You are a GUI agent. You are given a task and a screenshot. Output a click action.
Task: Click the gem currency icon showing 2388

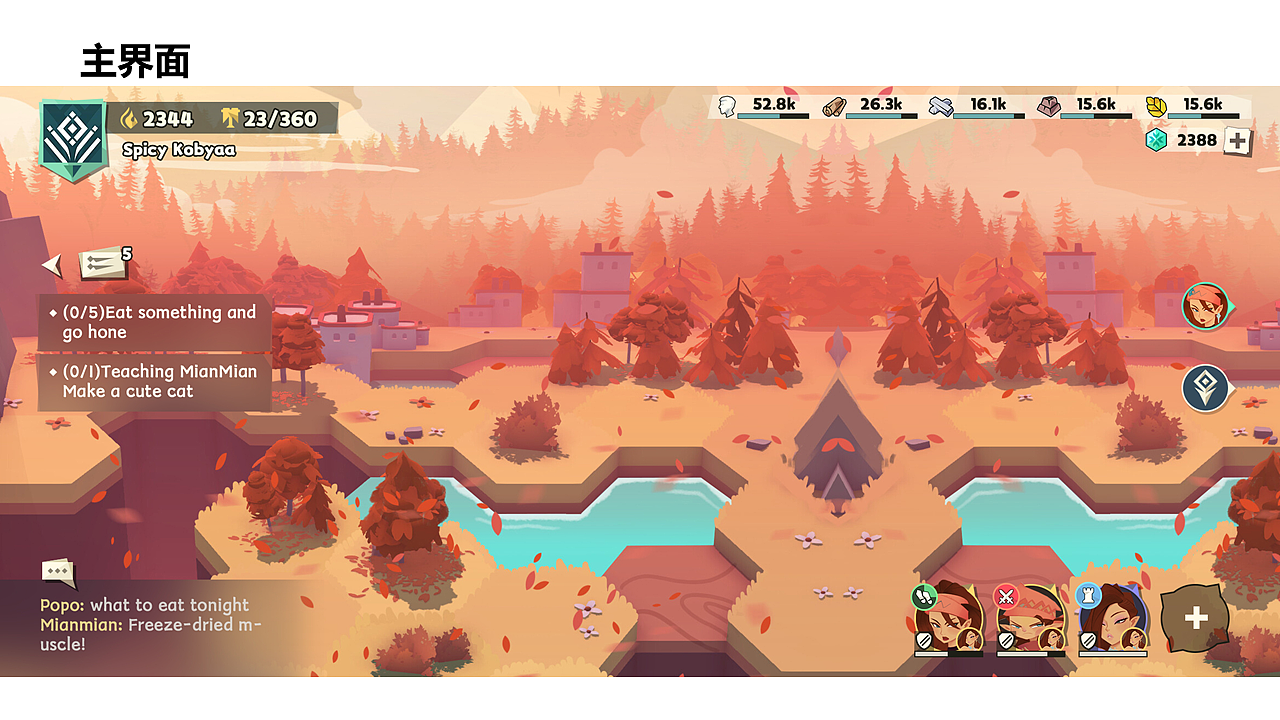click(1156, 140)
